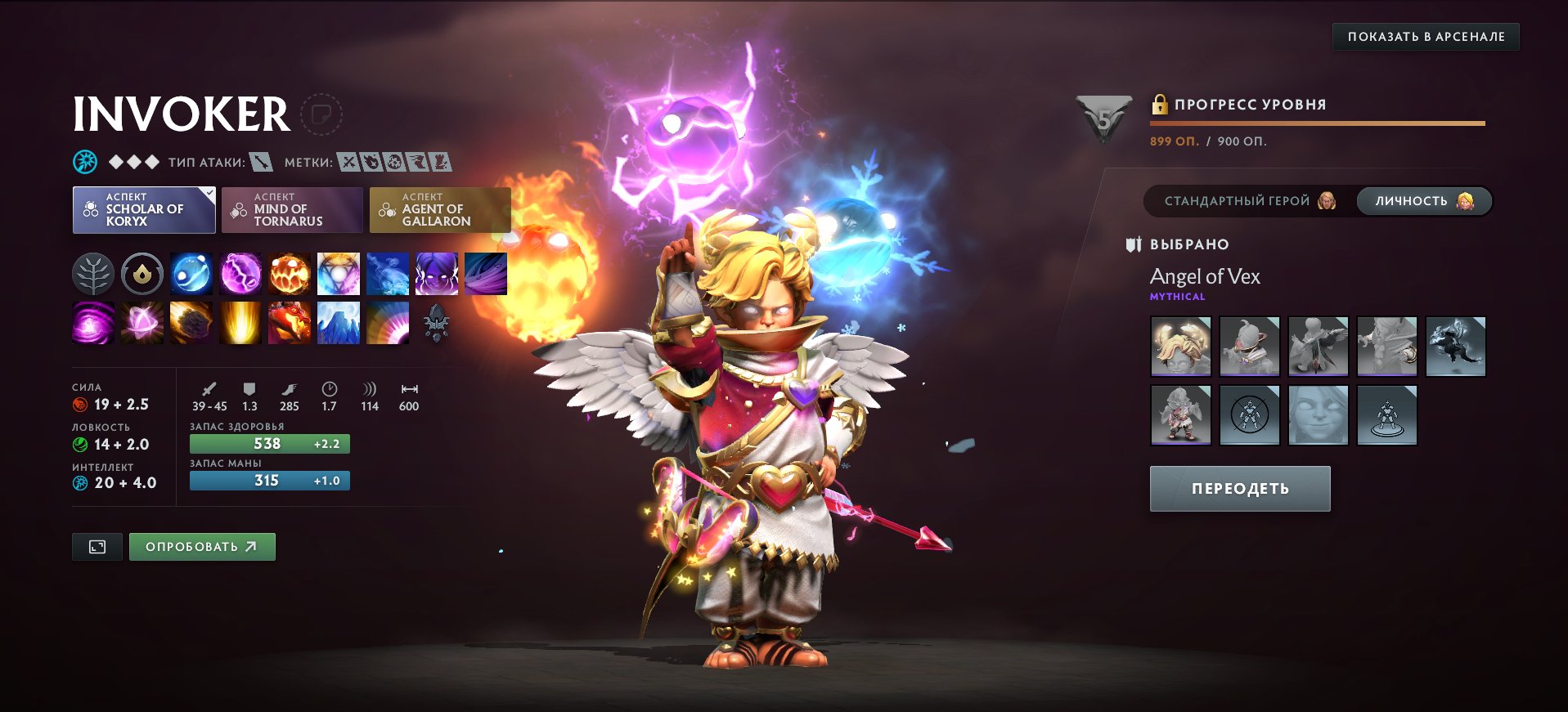Click the Sun Strike ability icon
Screen dimensions: 1568x712
click(x=240, y=323)
